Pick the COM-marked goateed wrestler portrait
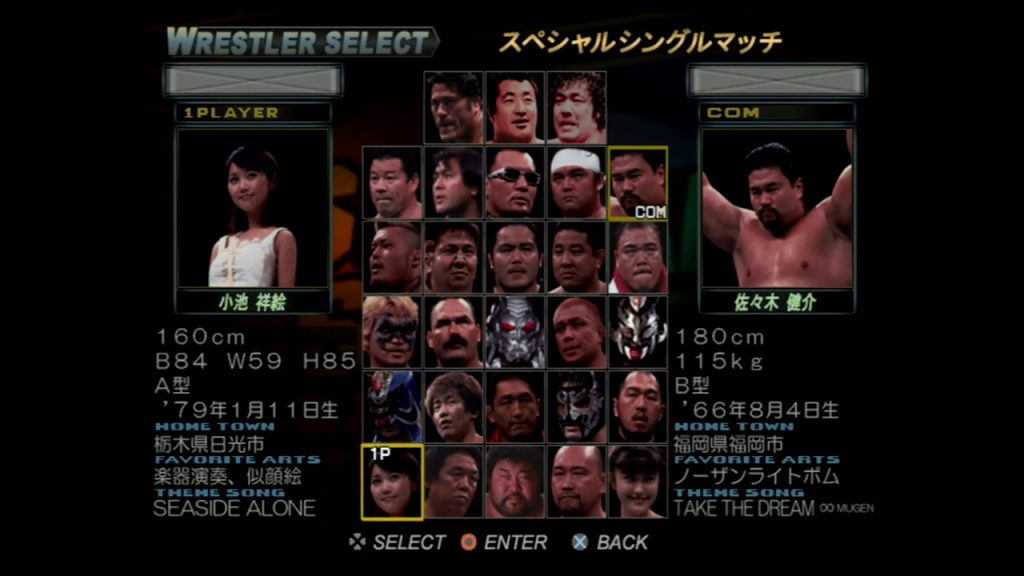This screenshot has height=576, width=1024. 638,183
